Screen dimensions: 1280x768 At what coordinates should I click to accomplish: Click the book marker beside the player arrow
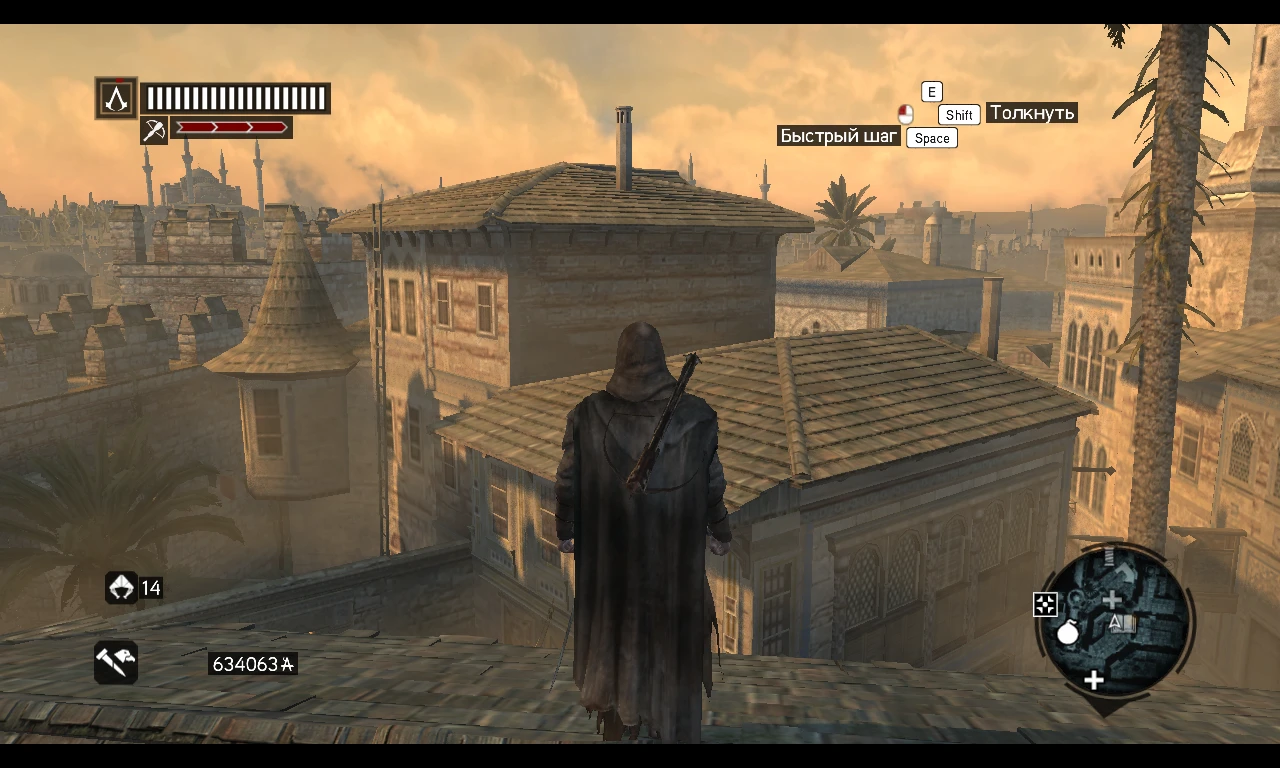(x=1128, y=624)
